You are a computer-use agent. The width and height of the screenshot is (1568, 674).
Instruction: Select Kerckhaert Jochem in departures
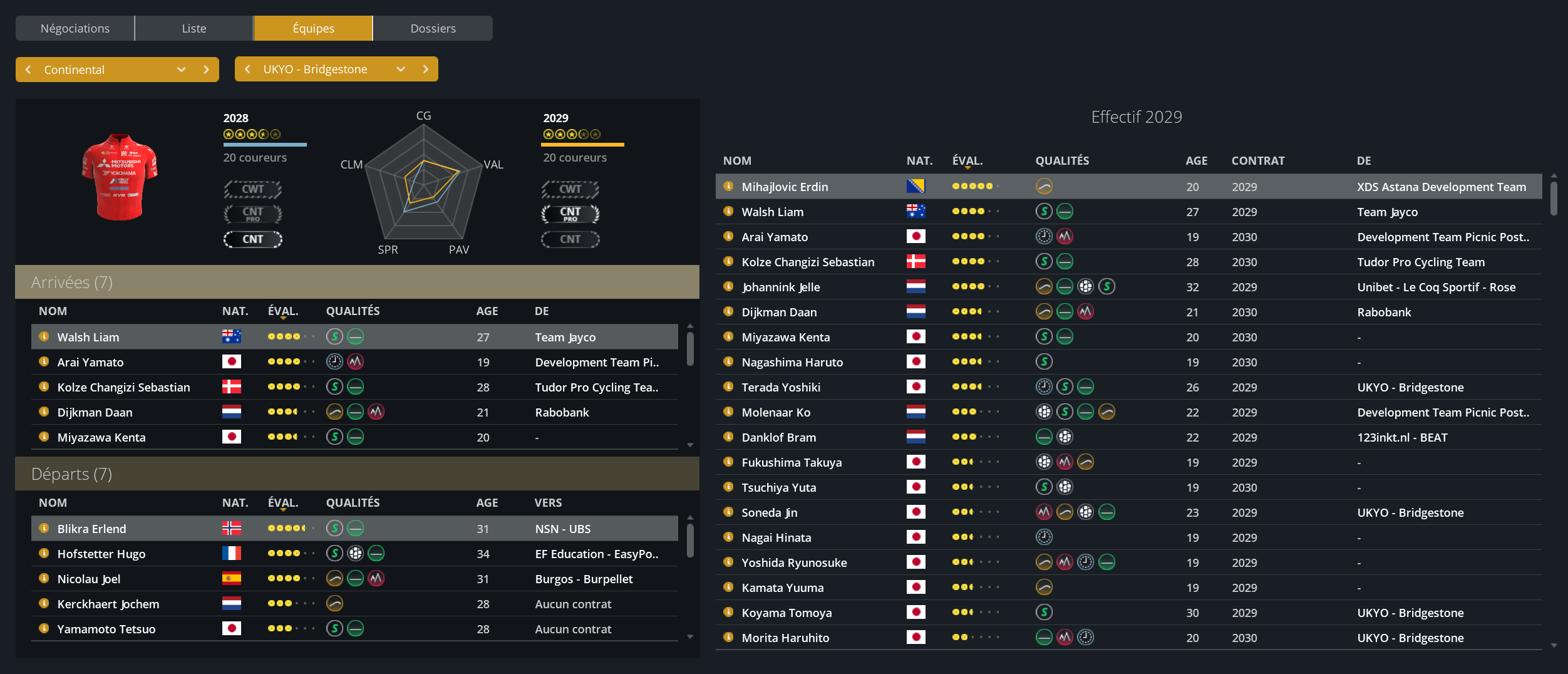tap(108, 604)
